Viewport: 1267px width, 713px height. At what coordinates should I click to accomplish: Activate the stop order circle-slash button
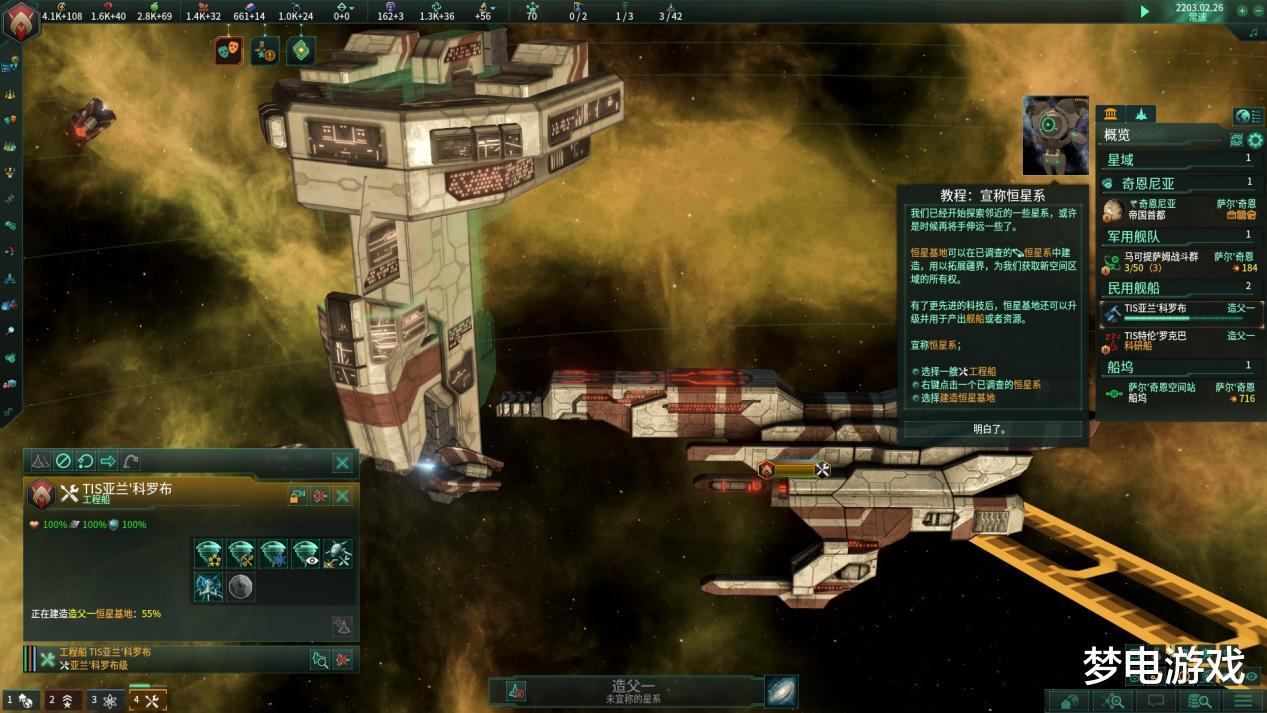tap(63, 461)
